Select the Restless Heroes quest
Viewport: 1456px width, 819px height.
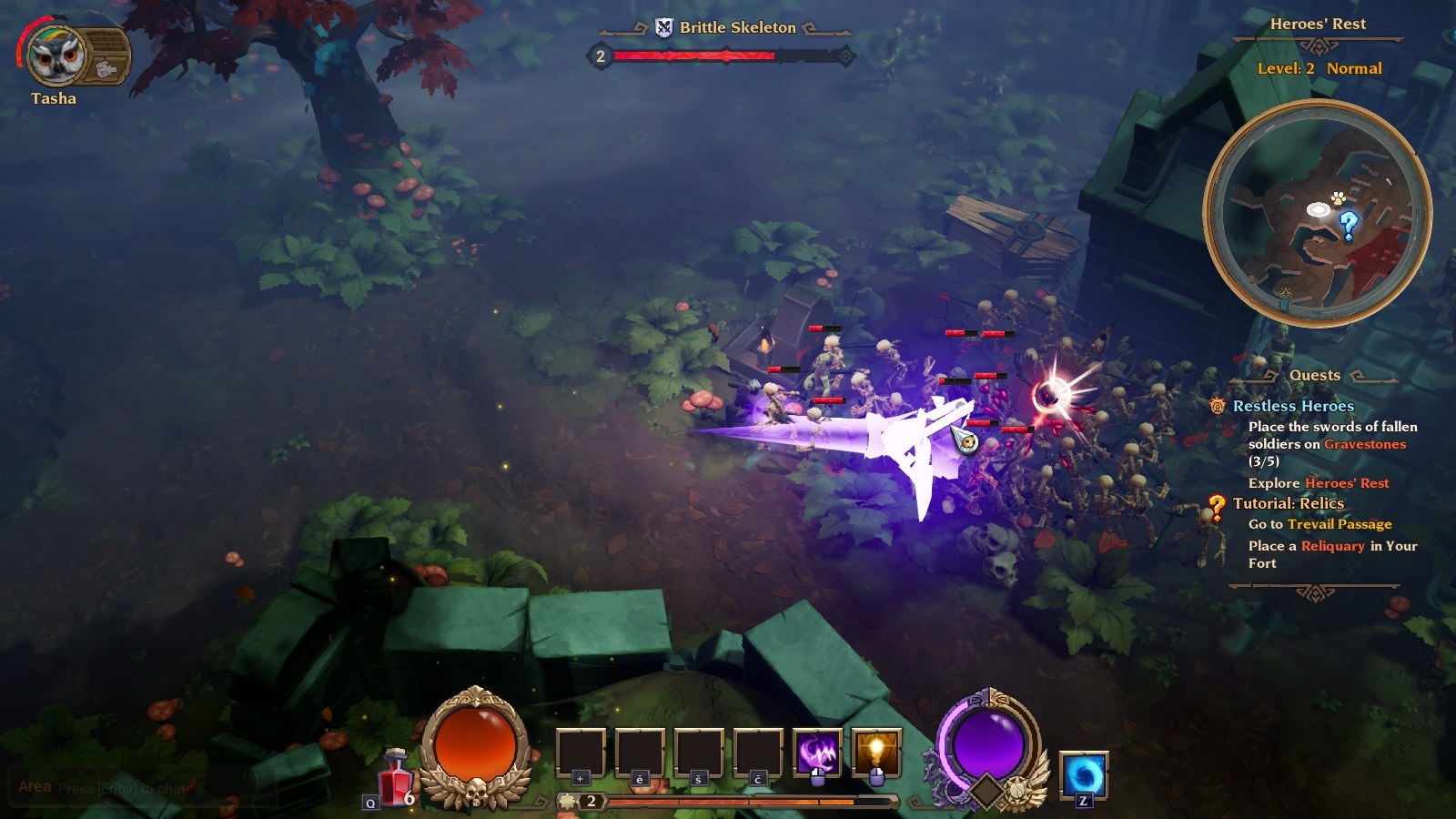[1292, 406]
